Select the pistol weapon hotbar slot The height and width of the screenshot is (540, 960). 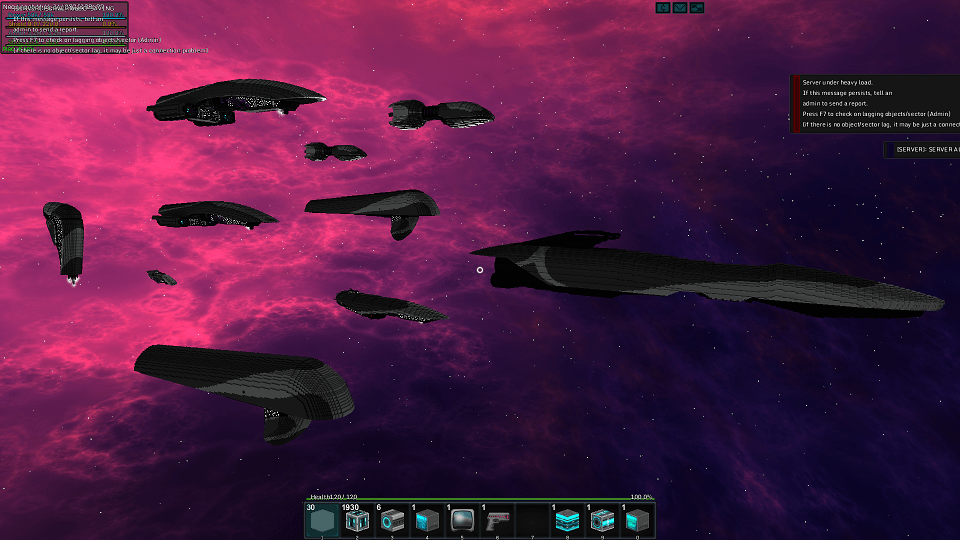click(x=497, y=520)
